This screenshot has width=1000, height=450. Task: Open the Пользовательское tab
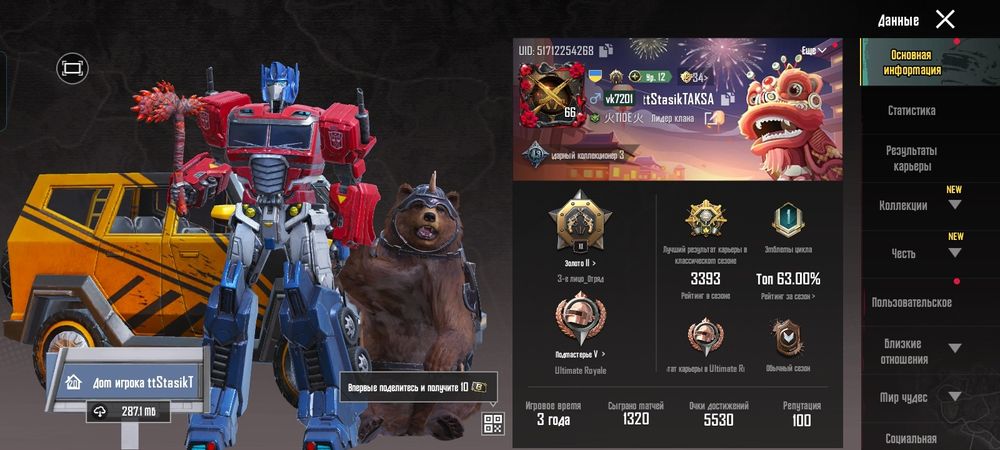911,302
